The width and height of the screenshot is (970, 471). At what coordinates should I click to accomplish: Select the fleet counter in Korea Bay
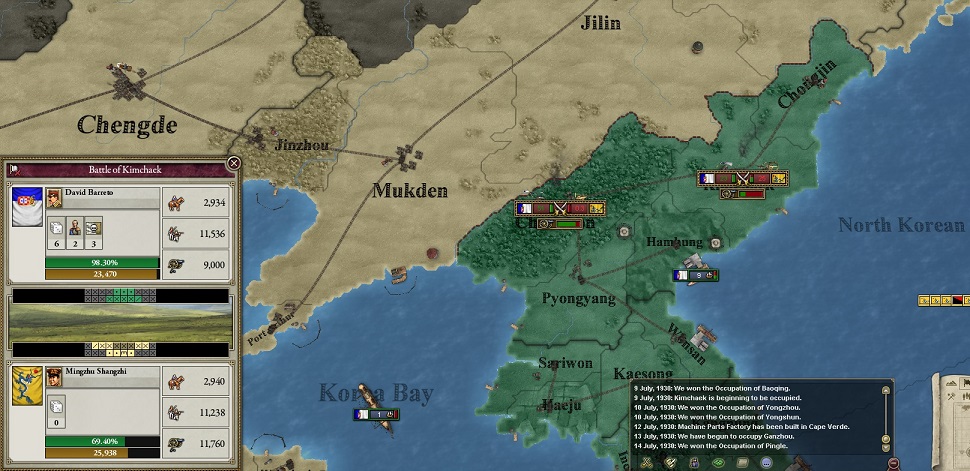point(373,414)
